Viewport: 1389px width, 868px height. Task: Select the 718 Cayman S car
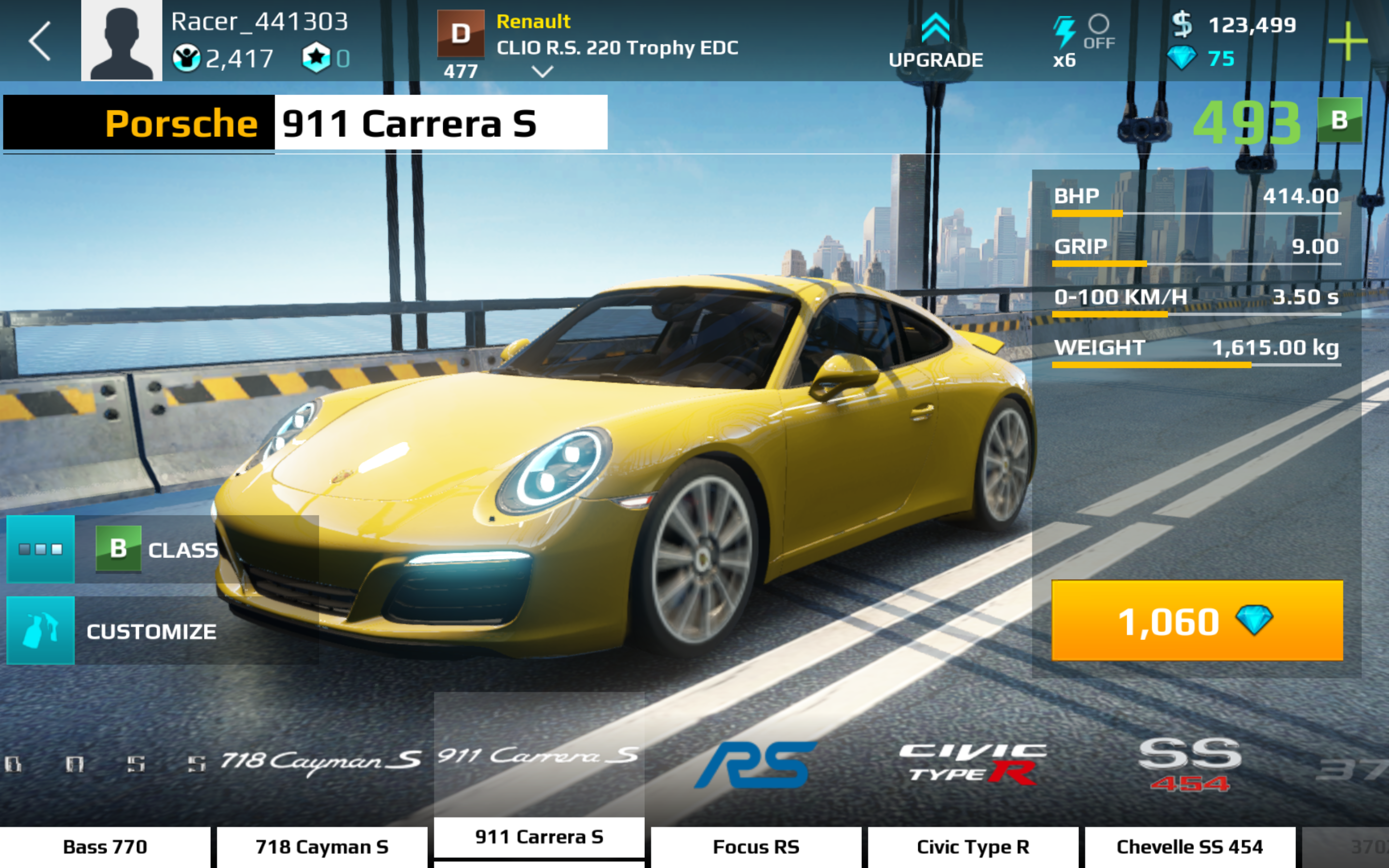[x=322, y=847]
